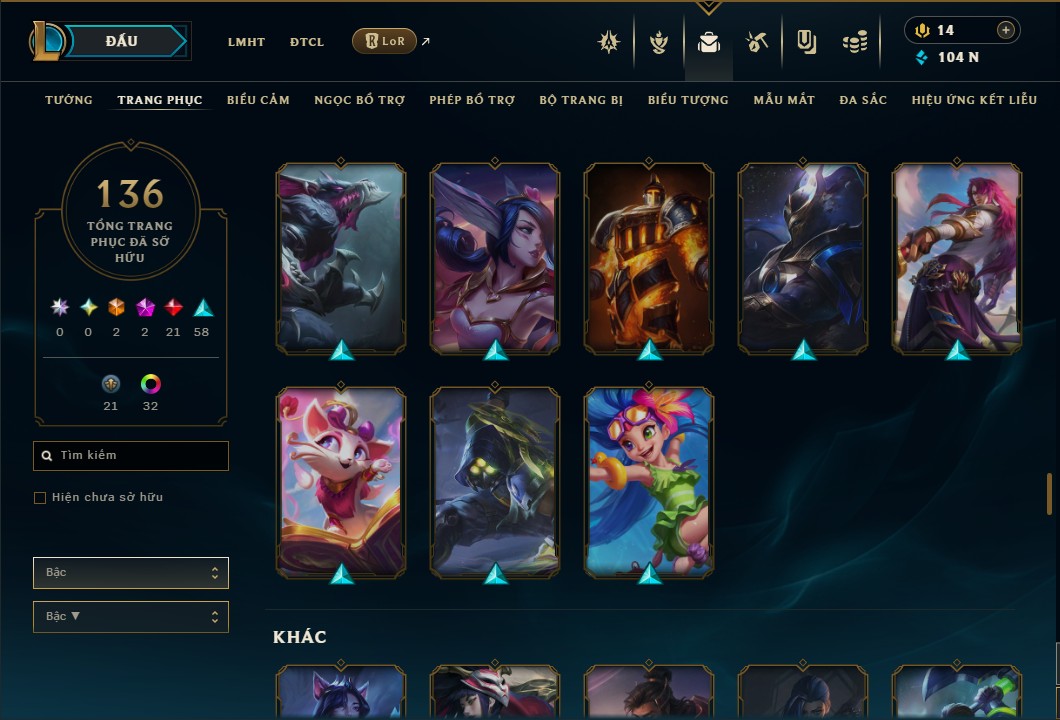Select the yellow cat on book skin

pos(341,481)
